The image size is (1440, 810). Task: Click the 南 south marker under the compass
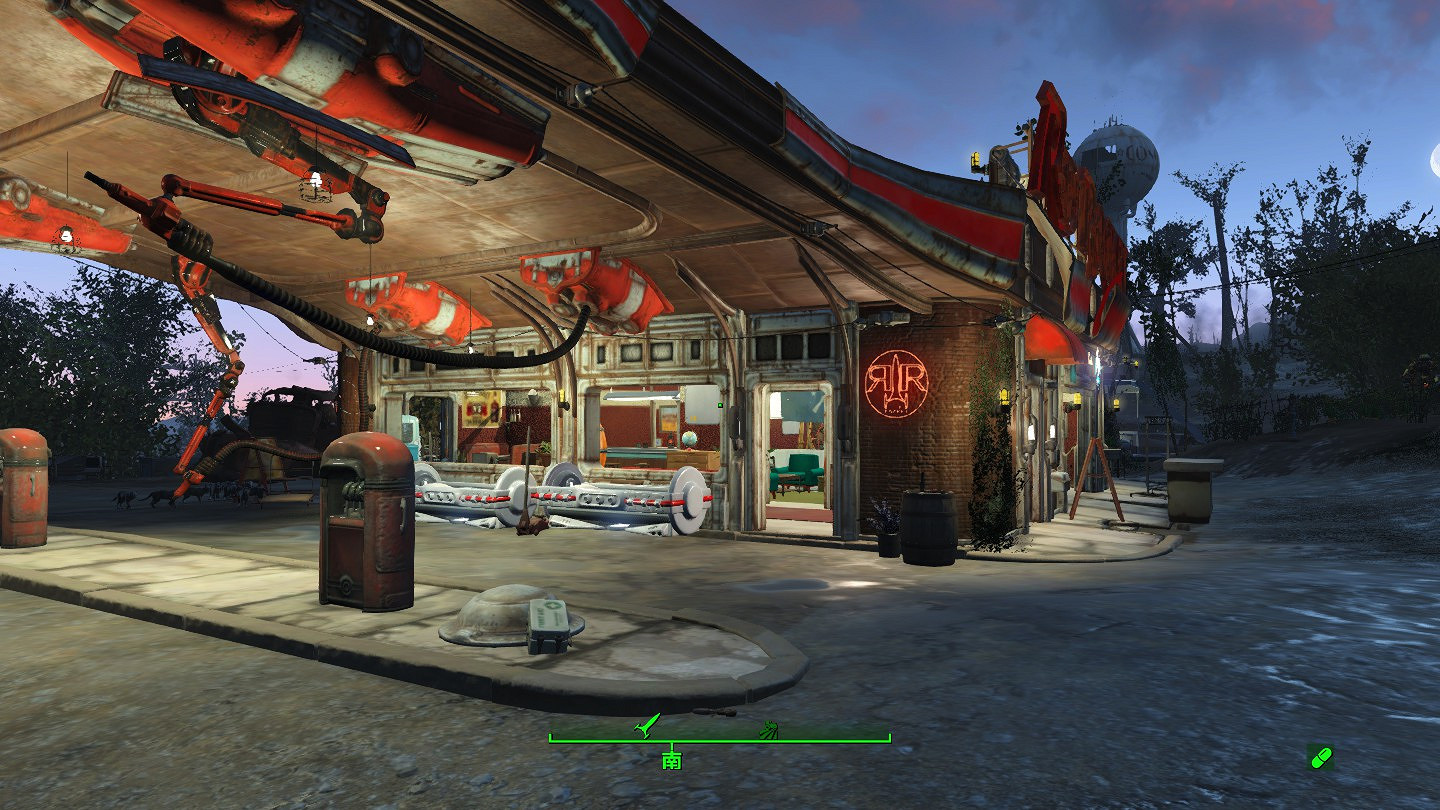672,761
